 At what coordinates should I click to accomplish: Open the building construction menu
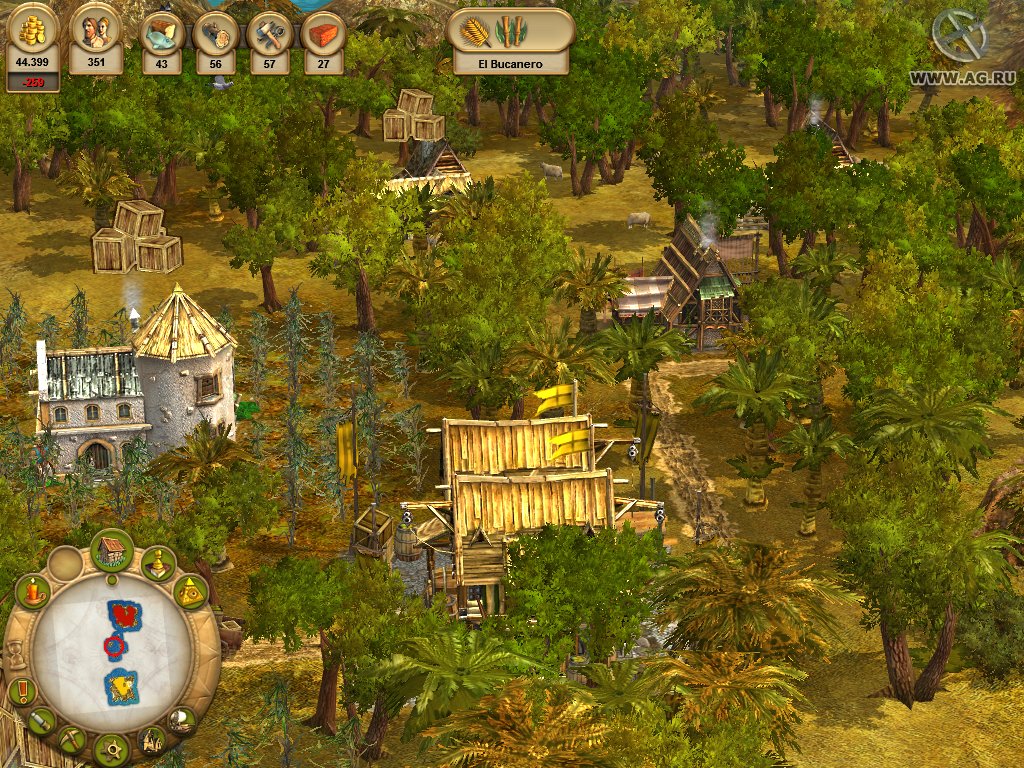point(112,550)
